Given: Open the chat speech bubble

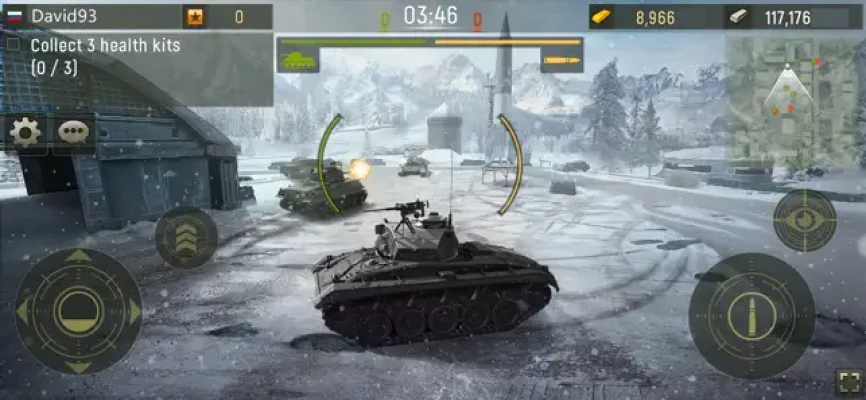Looking at the screenshot, I should 73,132.
